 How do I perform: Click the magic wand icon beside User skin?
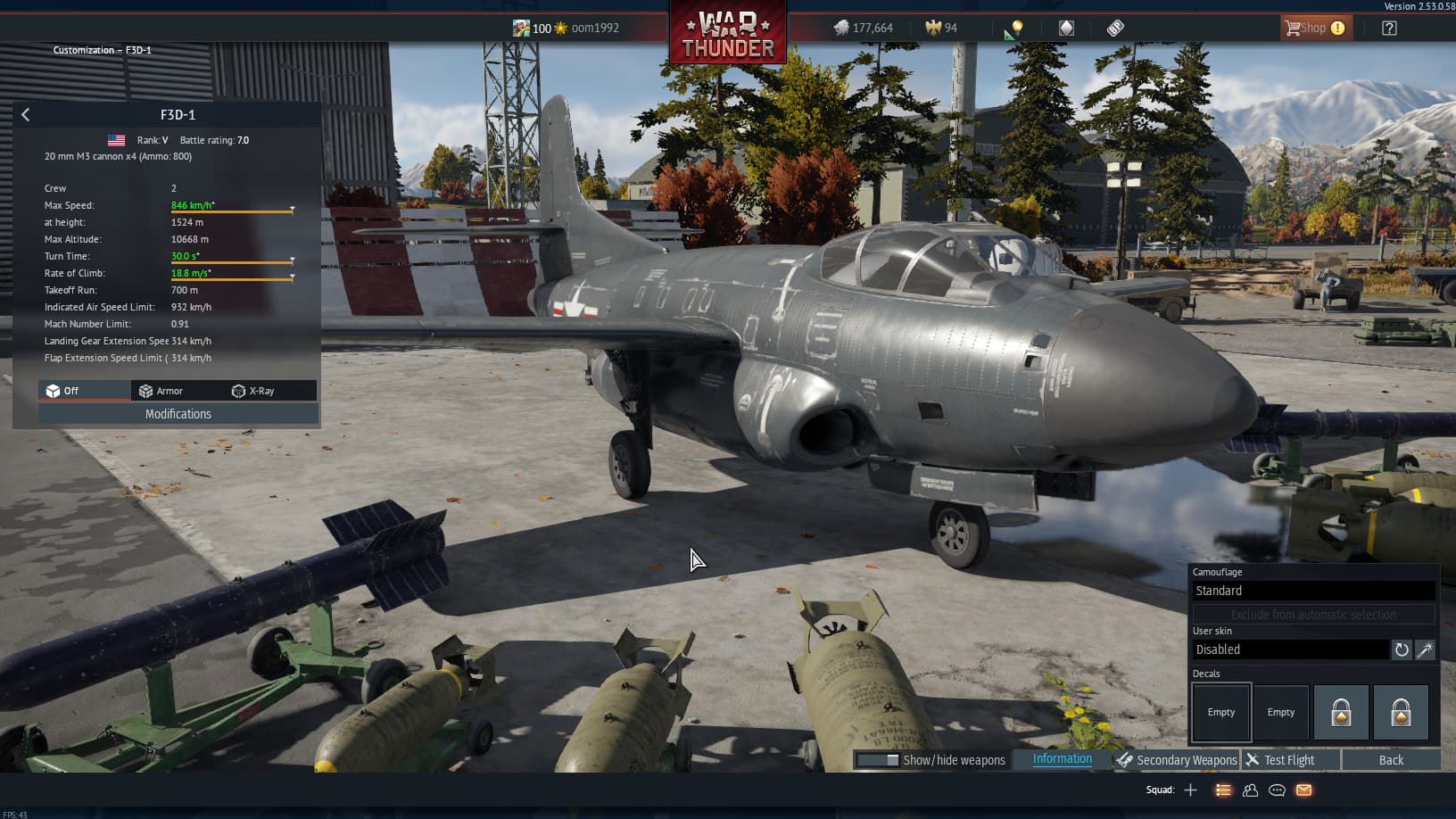pyautogui.click(x=1425, y=649)
